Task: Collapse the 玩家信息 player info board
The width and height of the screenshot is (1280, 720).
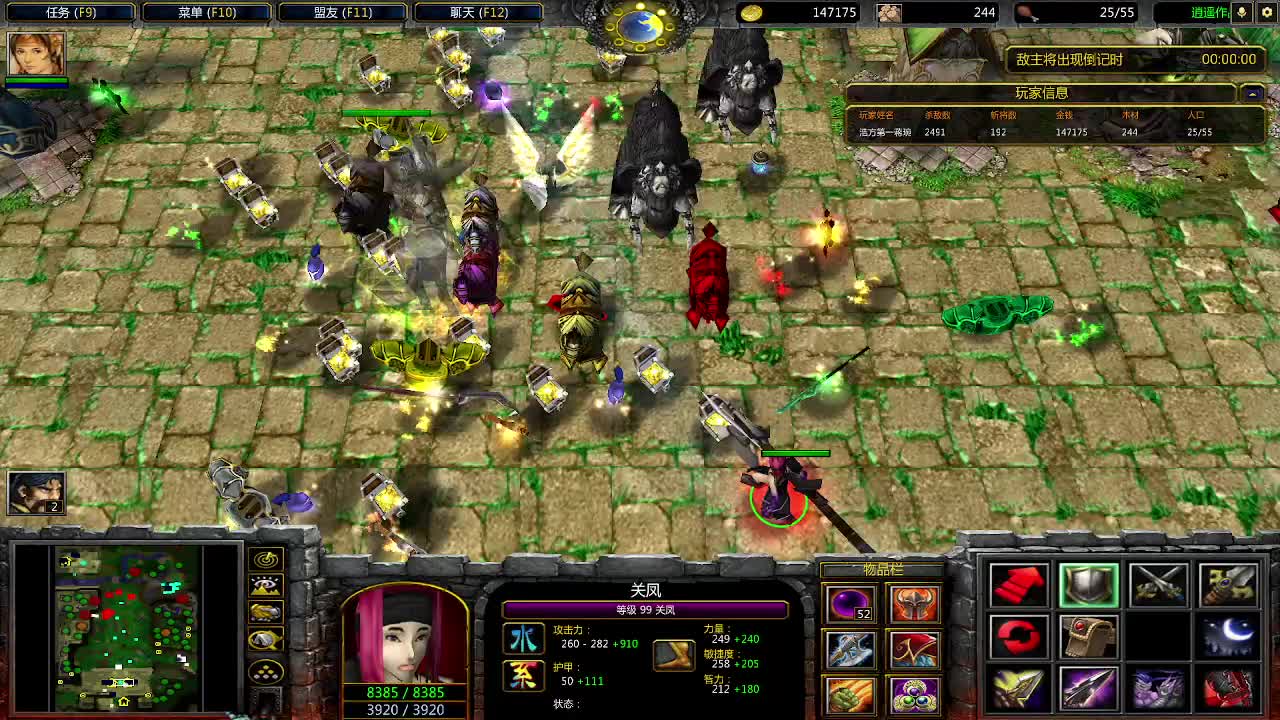Action: [x=1251, y=93]
